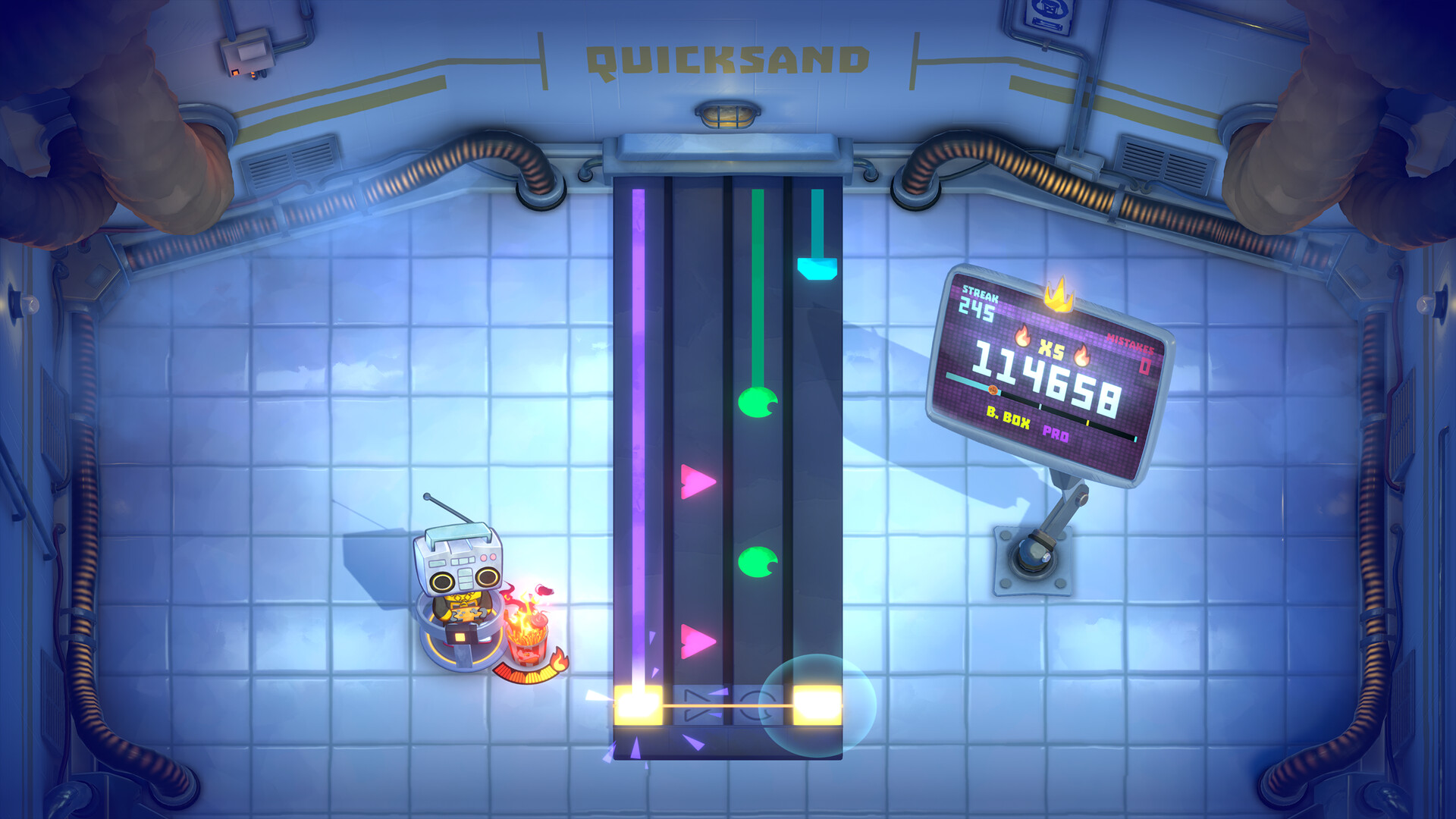Viewport: 1456px width, 819px height.
Task: Select the right flame icon beside the multiplier
Action: click(x=1082, y=354)
